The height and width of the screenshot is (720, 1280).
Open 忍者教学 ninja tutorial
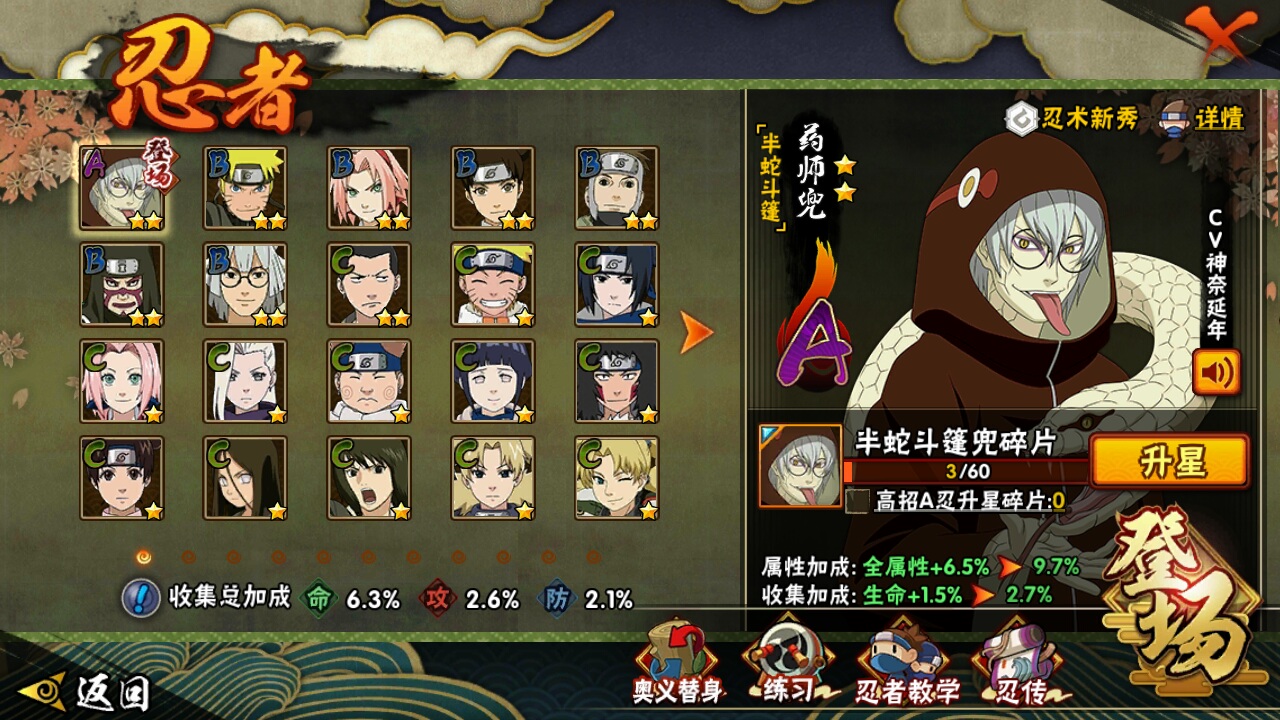click(x=907, y=665)
